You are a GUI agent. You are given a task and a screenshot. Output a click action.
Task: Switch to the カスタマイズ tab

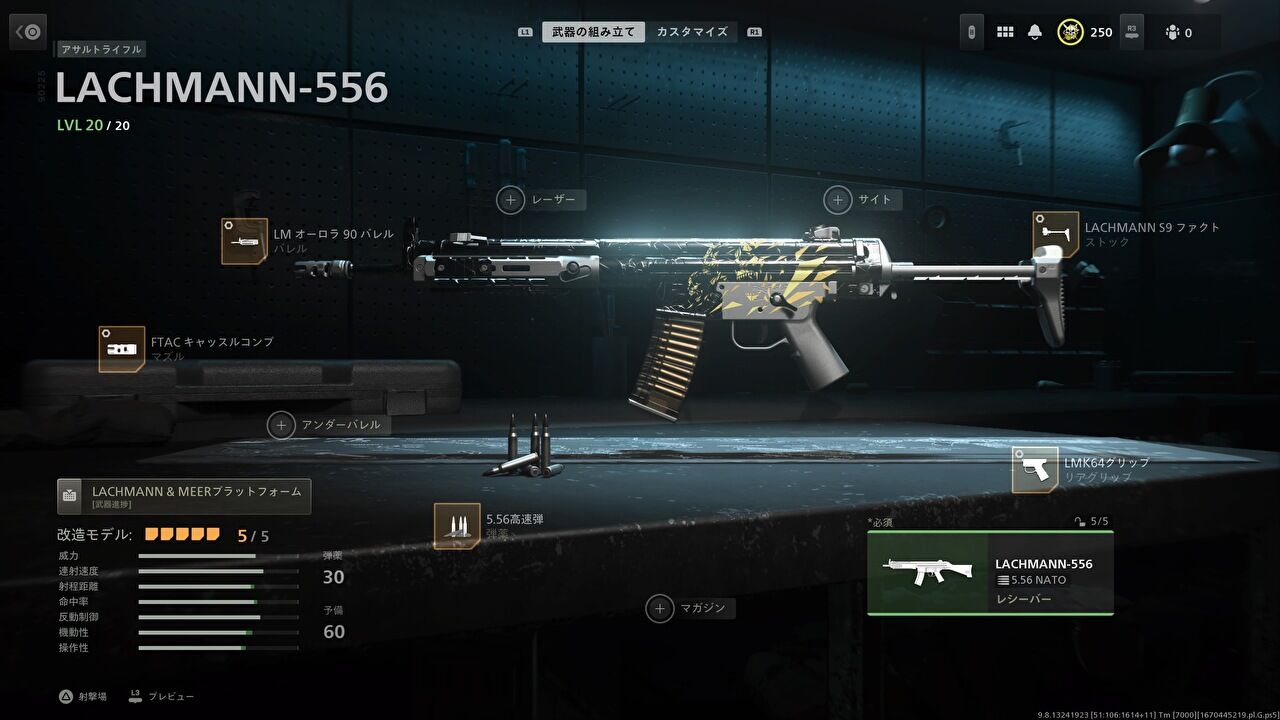point(691,31)
